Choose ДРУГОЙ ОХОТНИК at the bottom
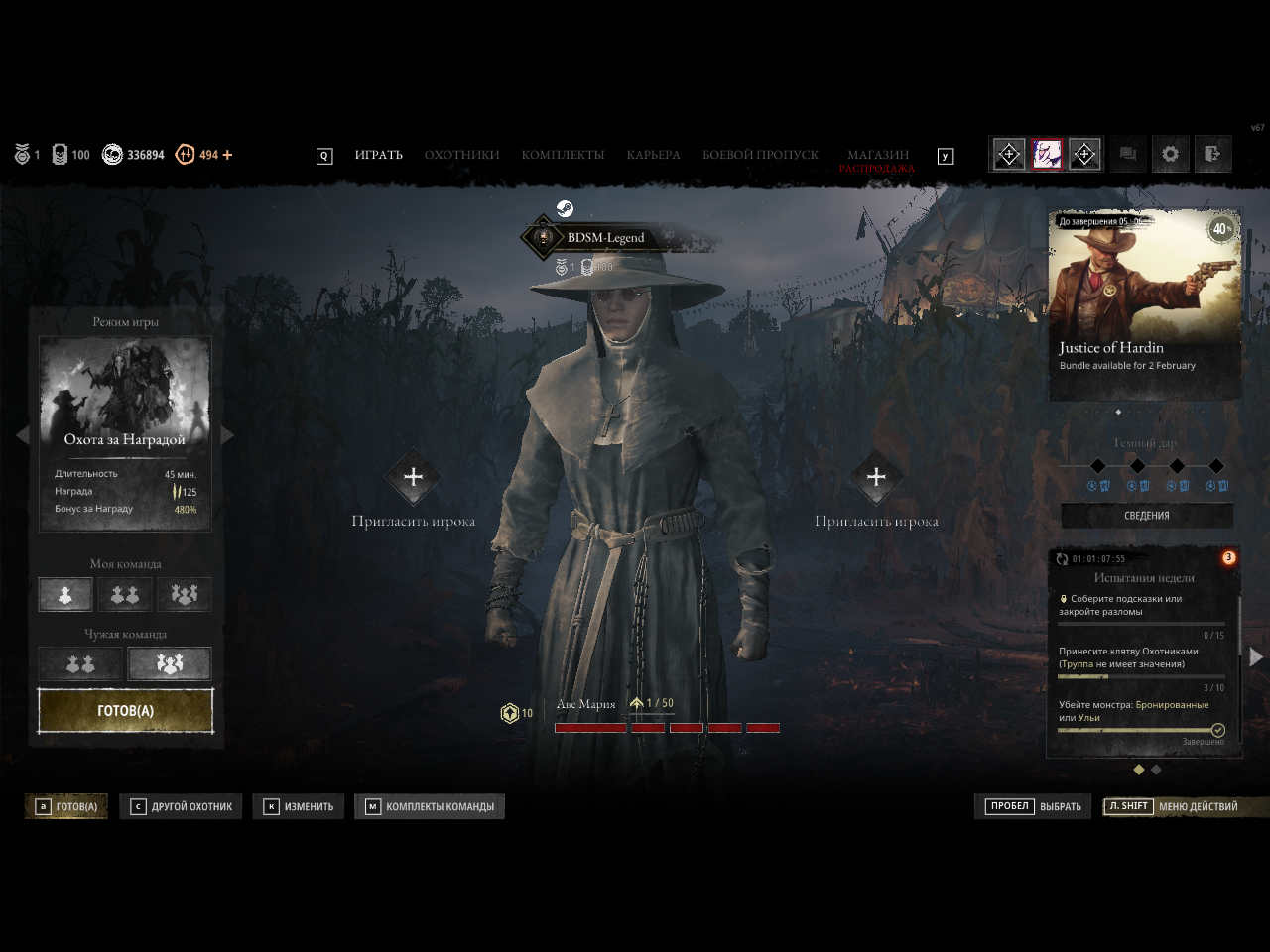Image resolution: width=1270 pixels, height=952 pixels. pyautogui.click(x=182, y=806)
